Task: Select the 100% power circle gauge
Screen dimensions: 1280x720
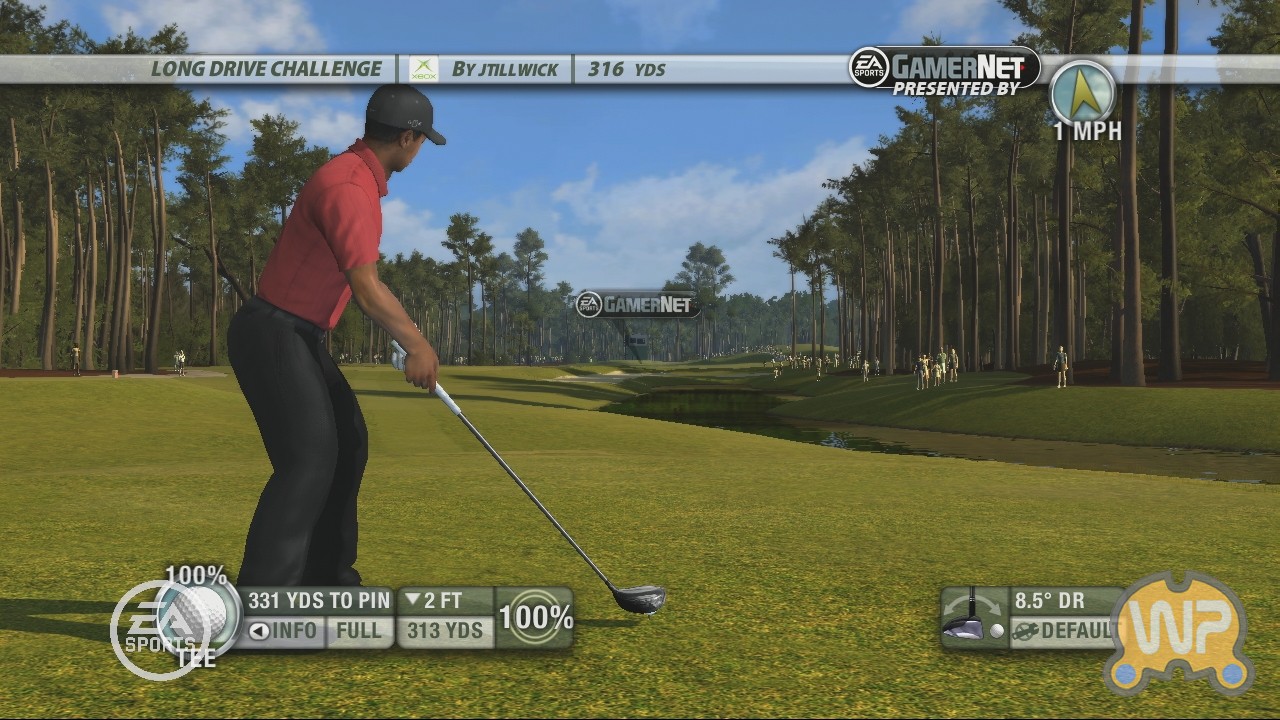Action: [535, 617]
